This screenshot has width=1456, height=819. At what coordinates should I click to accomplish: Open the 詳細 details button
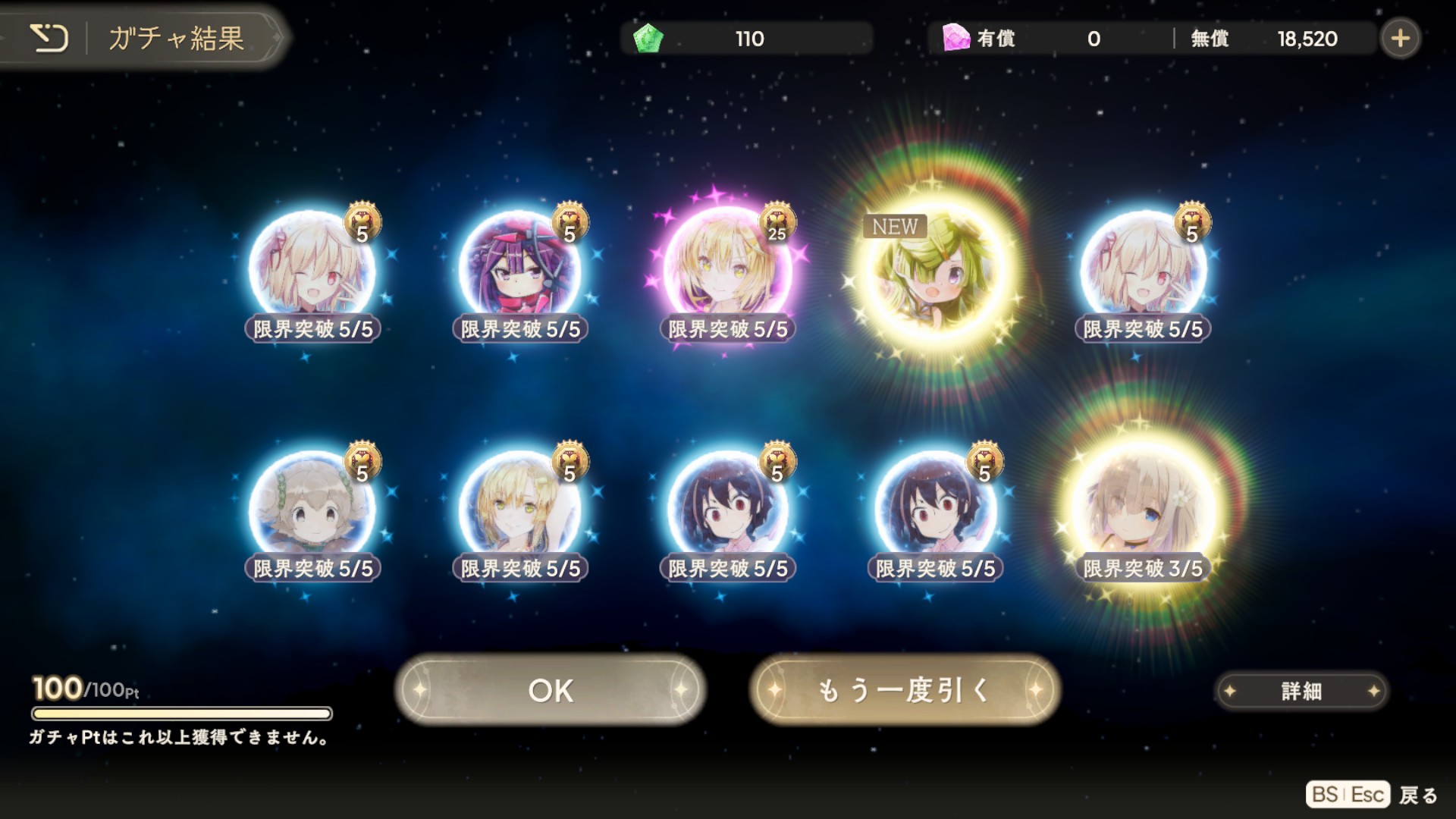click(x=1301, y=691)
